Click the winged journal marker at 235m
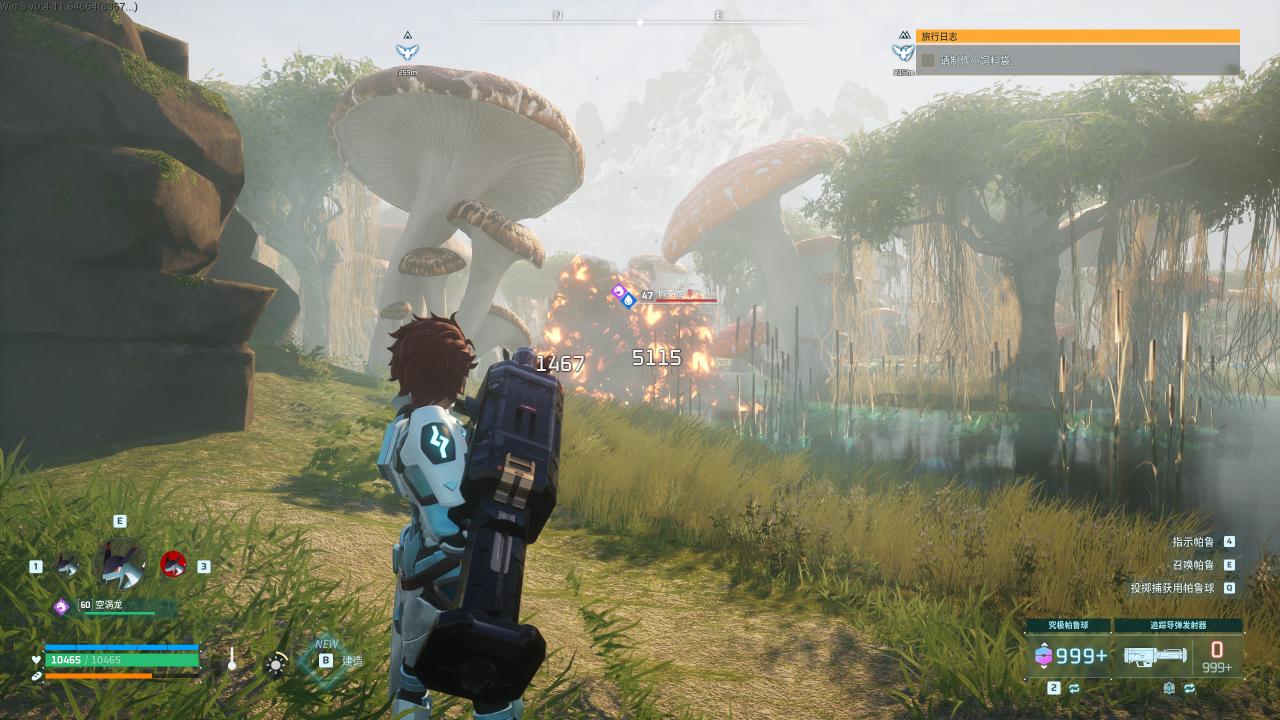The image size is (1280, 720). coord(903,51)
